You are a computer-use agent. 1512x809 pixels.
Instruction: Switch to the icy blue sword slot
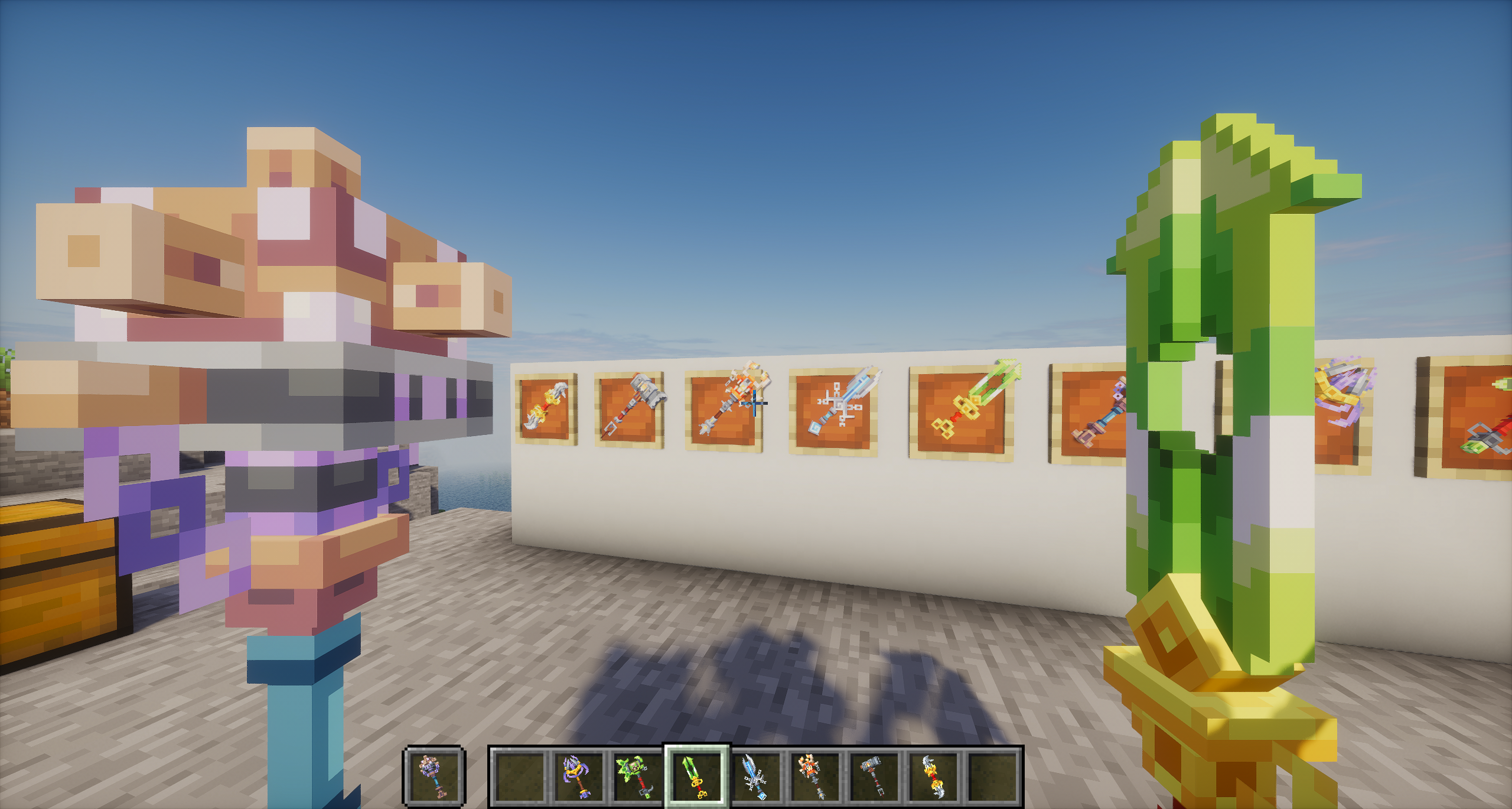[x=756, y=775]
